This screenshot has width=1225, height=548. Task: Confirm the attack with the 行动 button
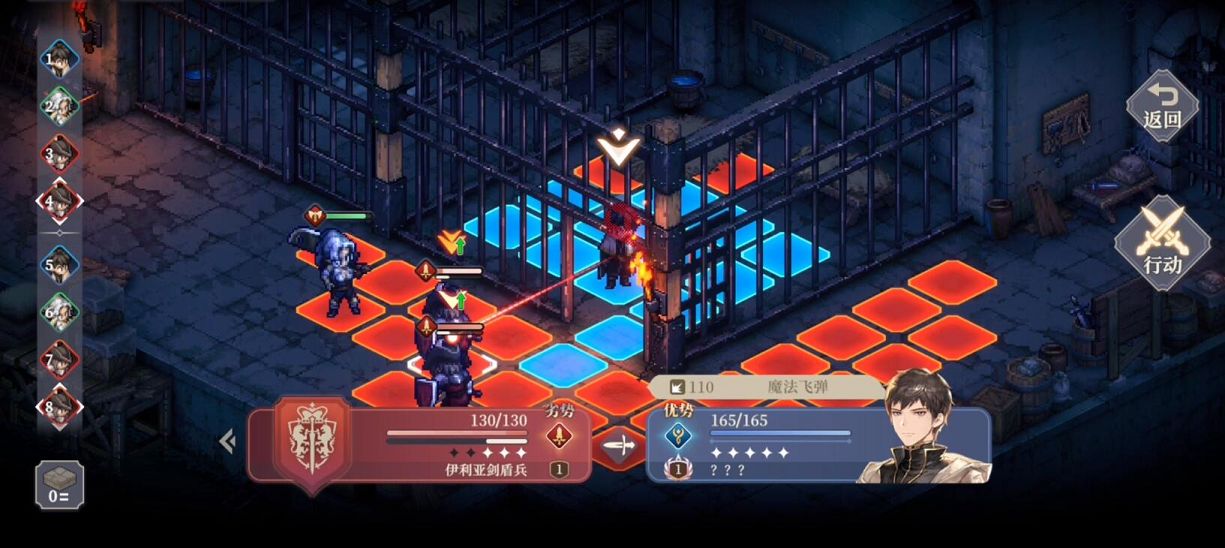click(x=1162, y=242)
